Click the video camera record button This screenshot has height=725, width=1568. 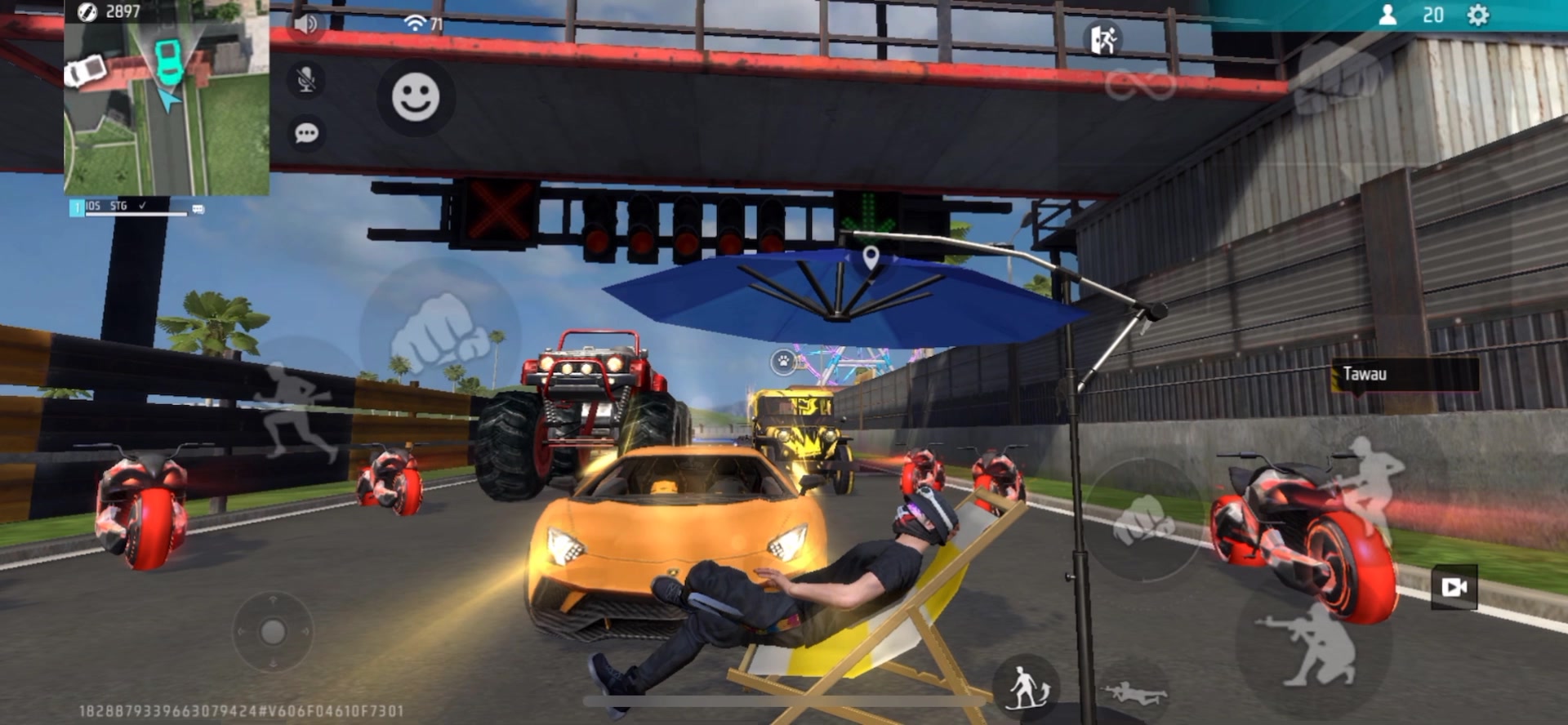(1454, 587)
